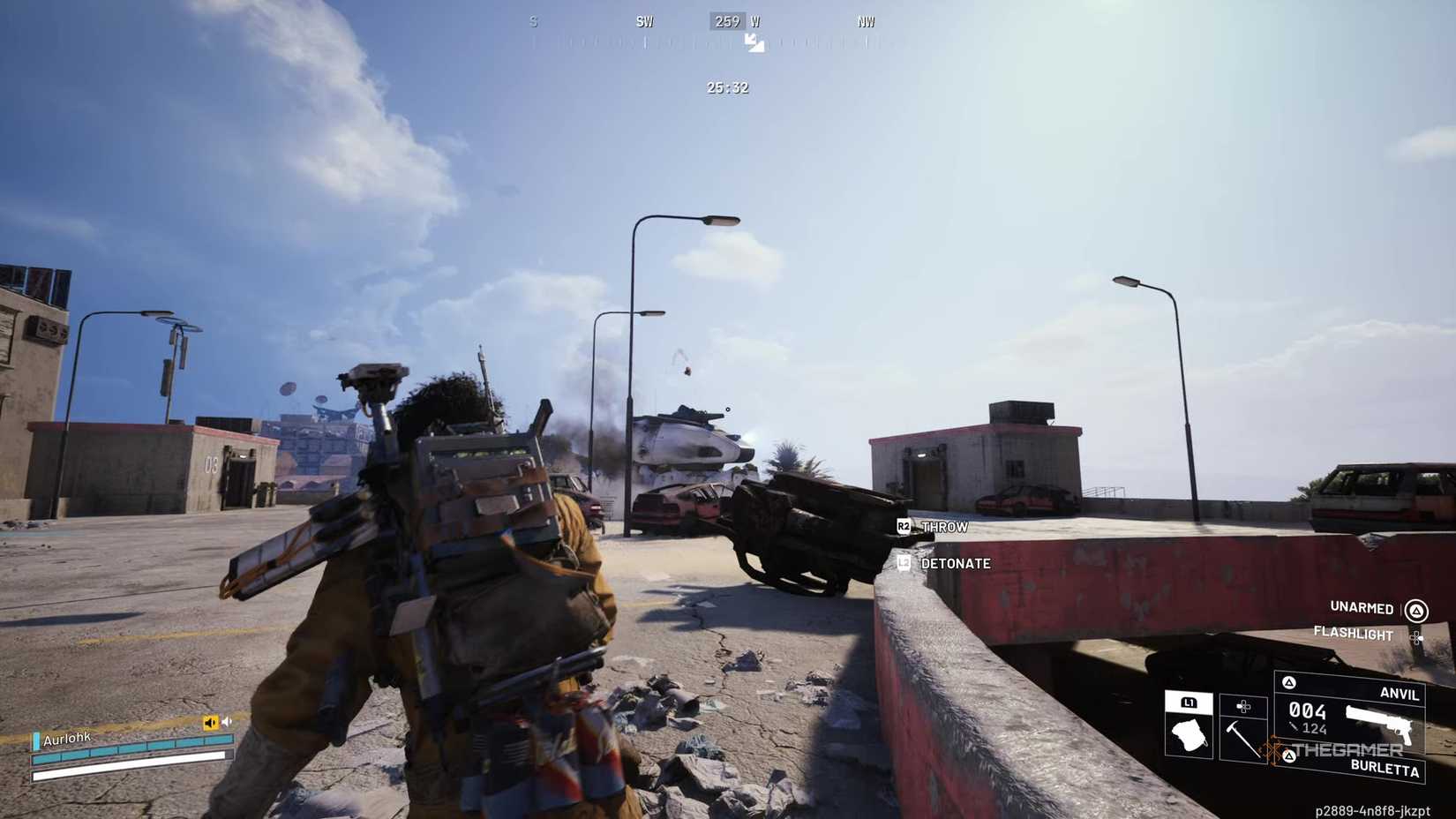The image size is (1456, 819).
Task: Click the triangle button icon beside UNARMED
Action: [x=1416, y=610]
